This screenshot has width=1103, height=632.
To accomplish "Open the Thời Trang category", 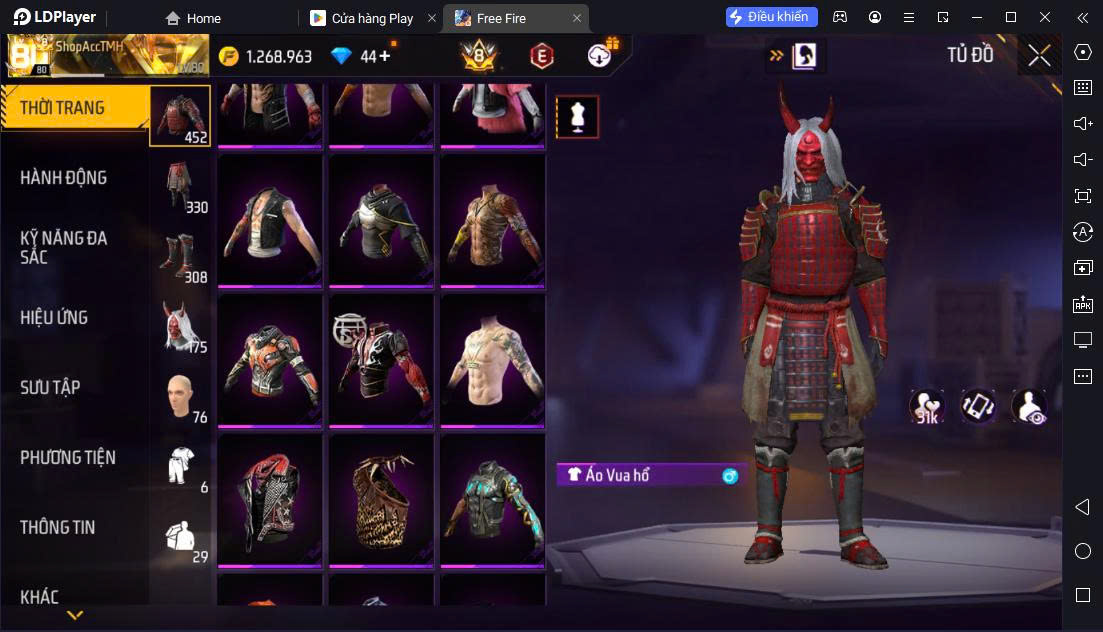I will 62,108.
